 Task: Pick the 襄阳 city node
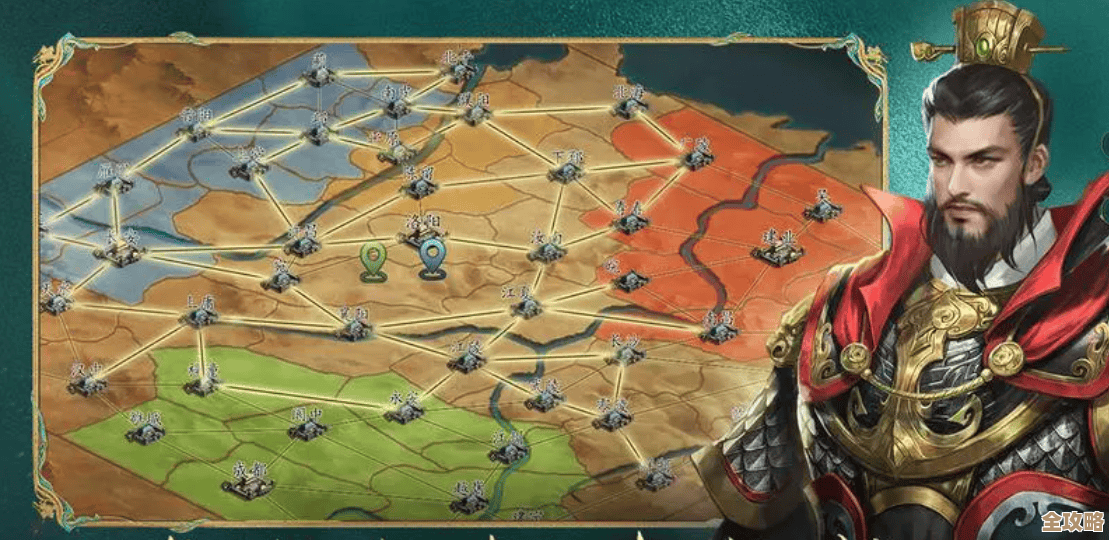coord(354,327)
